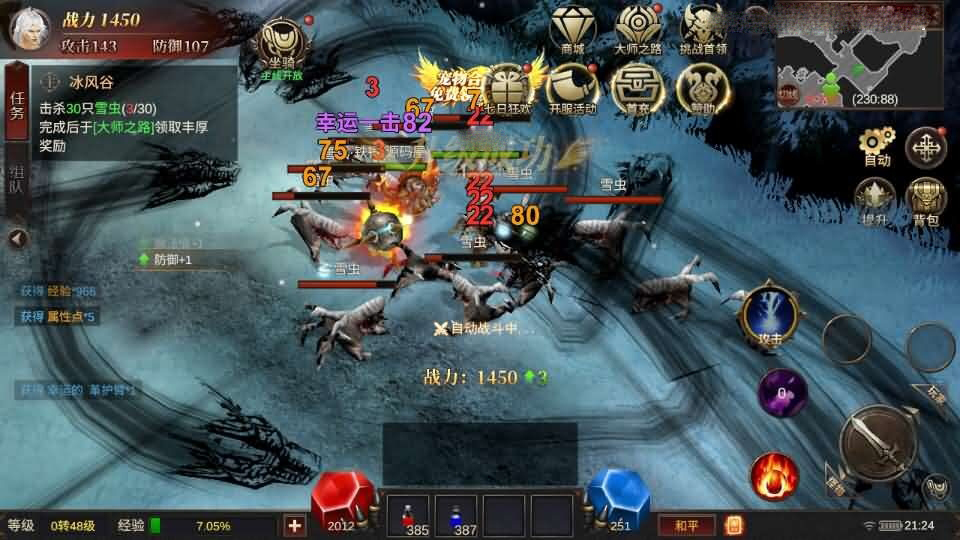Click the player portrait avatar

[30, 28]
